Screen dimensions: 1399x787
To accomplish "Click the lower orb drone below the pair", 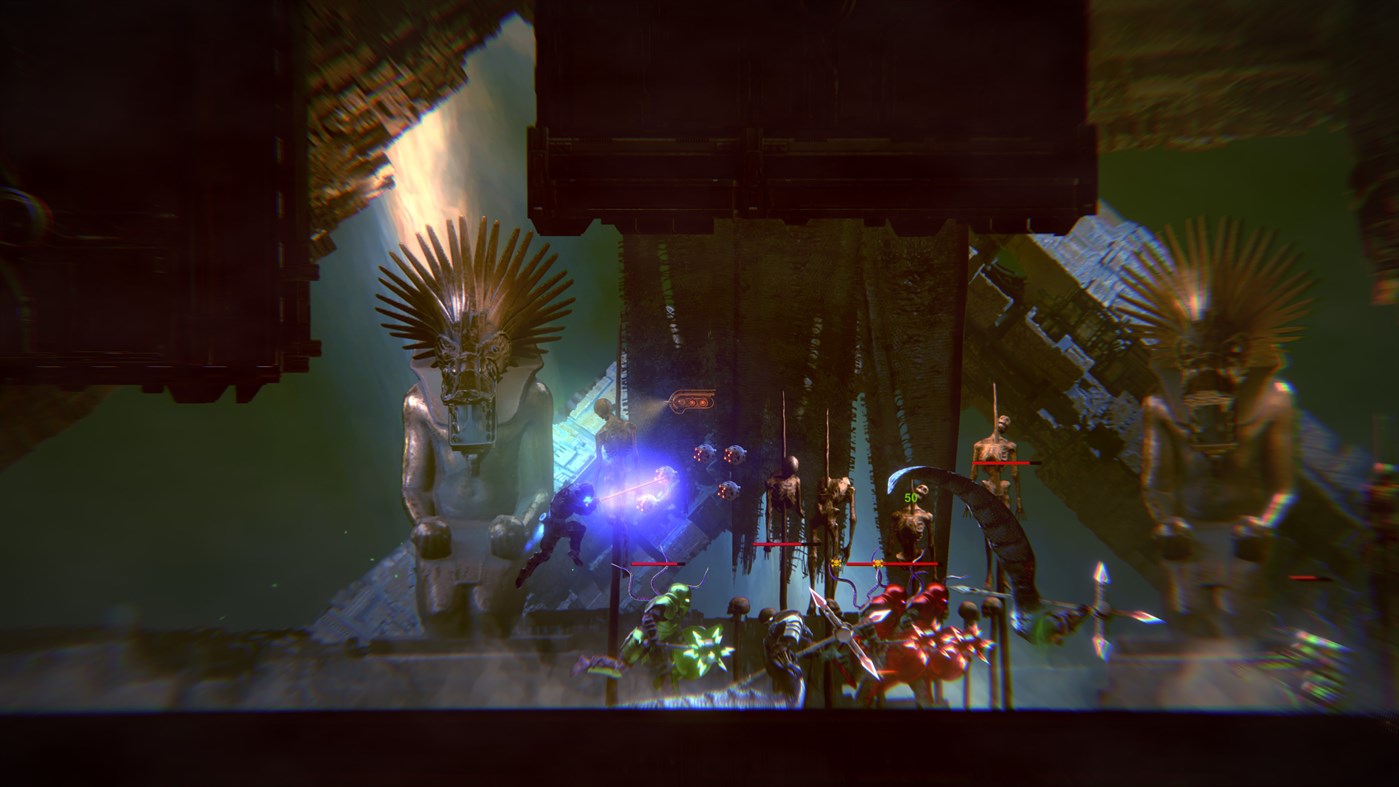I will (728, 492).
